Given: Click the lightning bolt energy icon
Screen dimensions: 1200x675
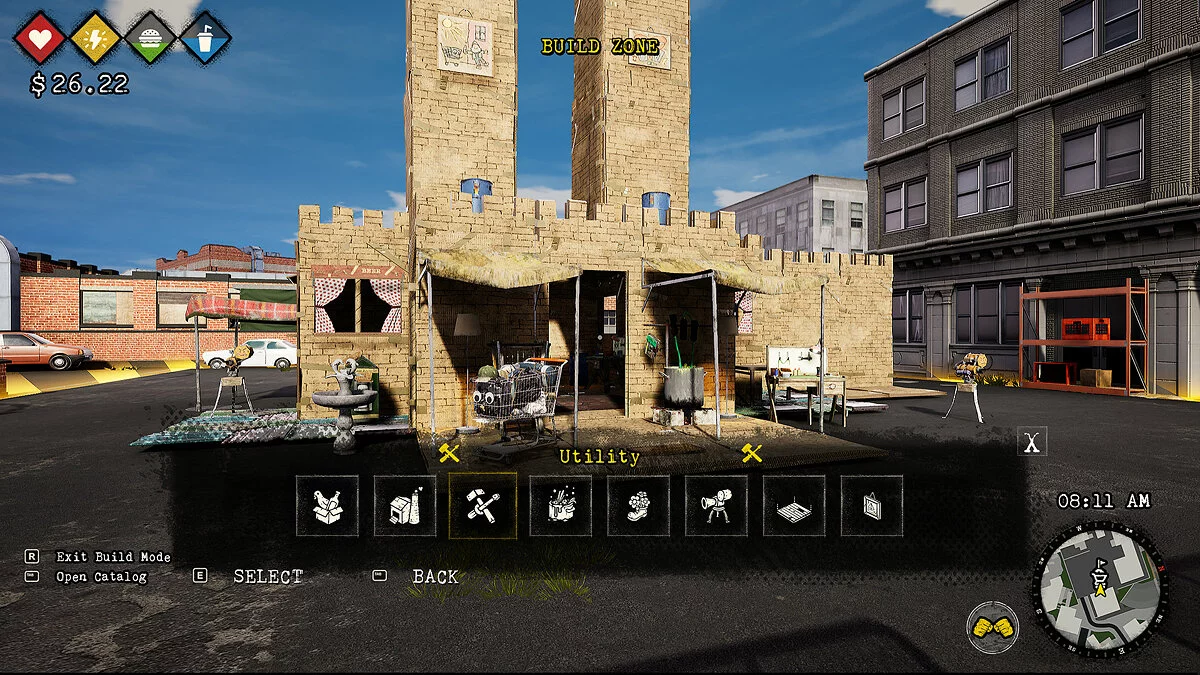Looking at the screenshot, I should pyautogui.click(x=96, y=38).
